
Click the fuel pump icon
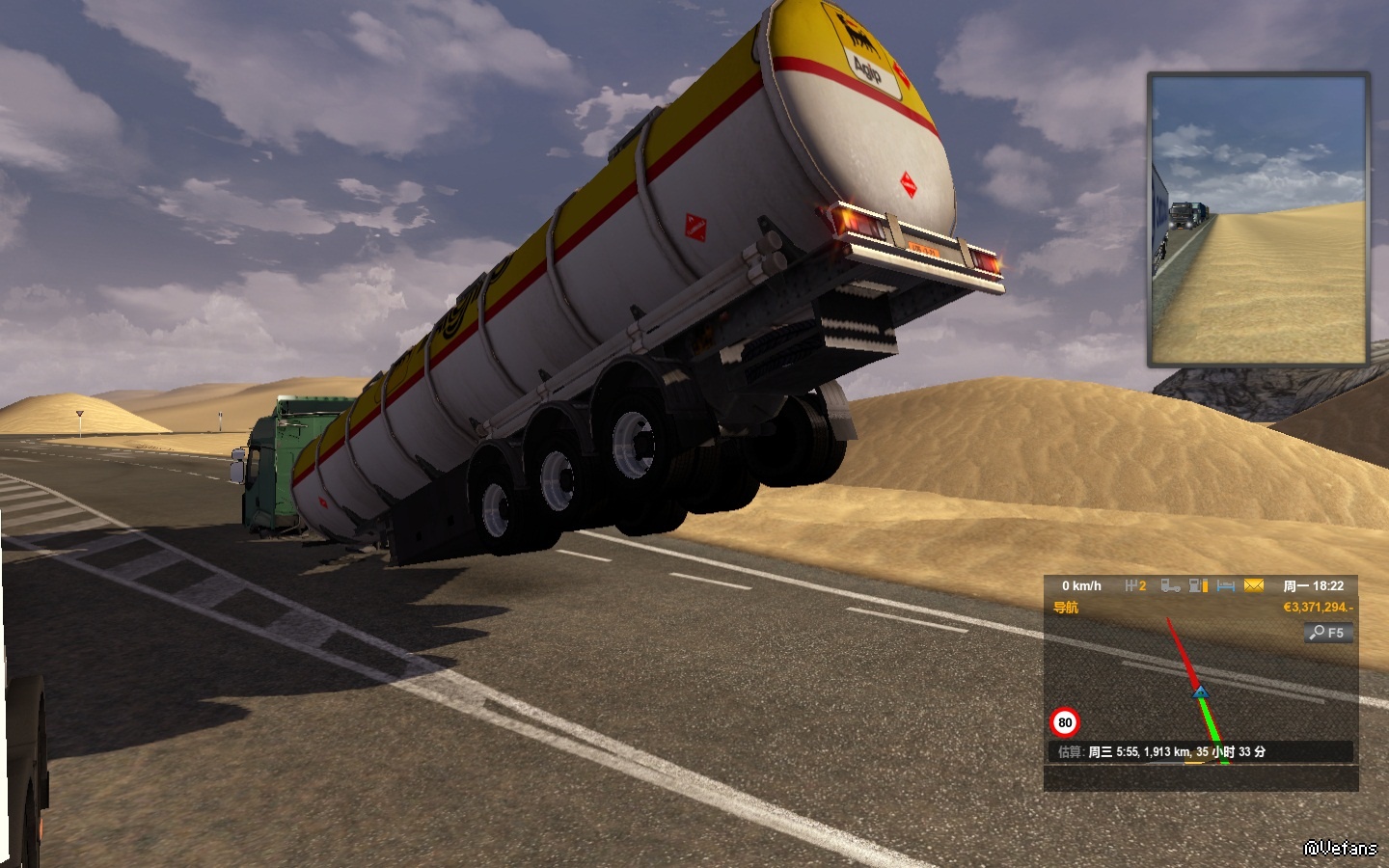click(x=1198, y=585)
